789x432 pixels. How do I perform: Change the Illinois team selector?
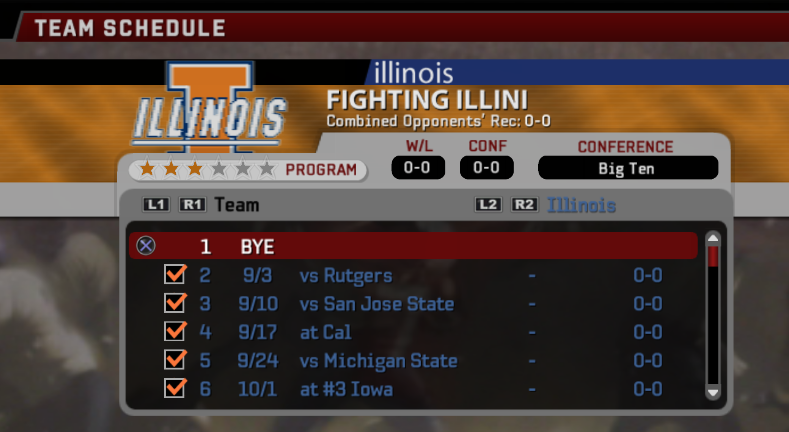(580, 205)
